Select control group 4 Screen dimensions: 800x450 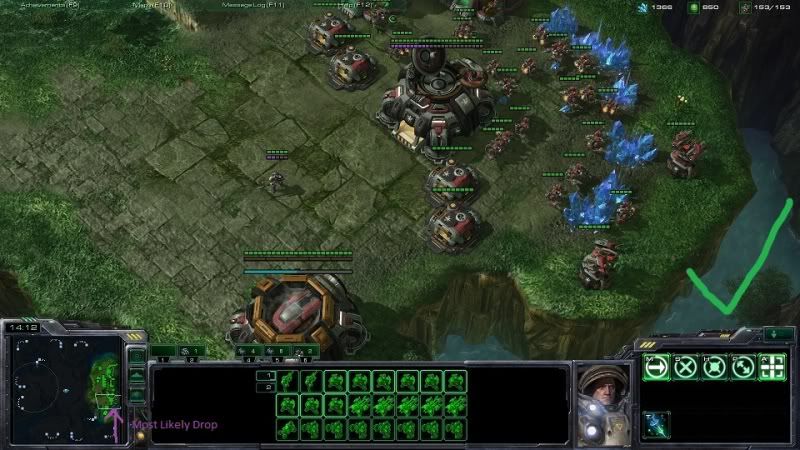pyautogui.click(x=251, y=352)
